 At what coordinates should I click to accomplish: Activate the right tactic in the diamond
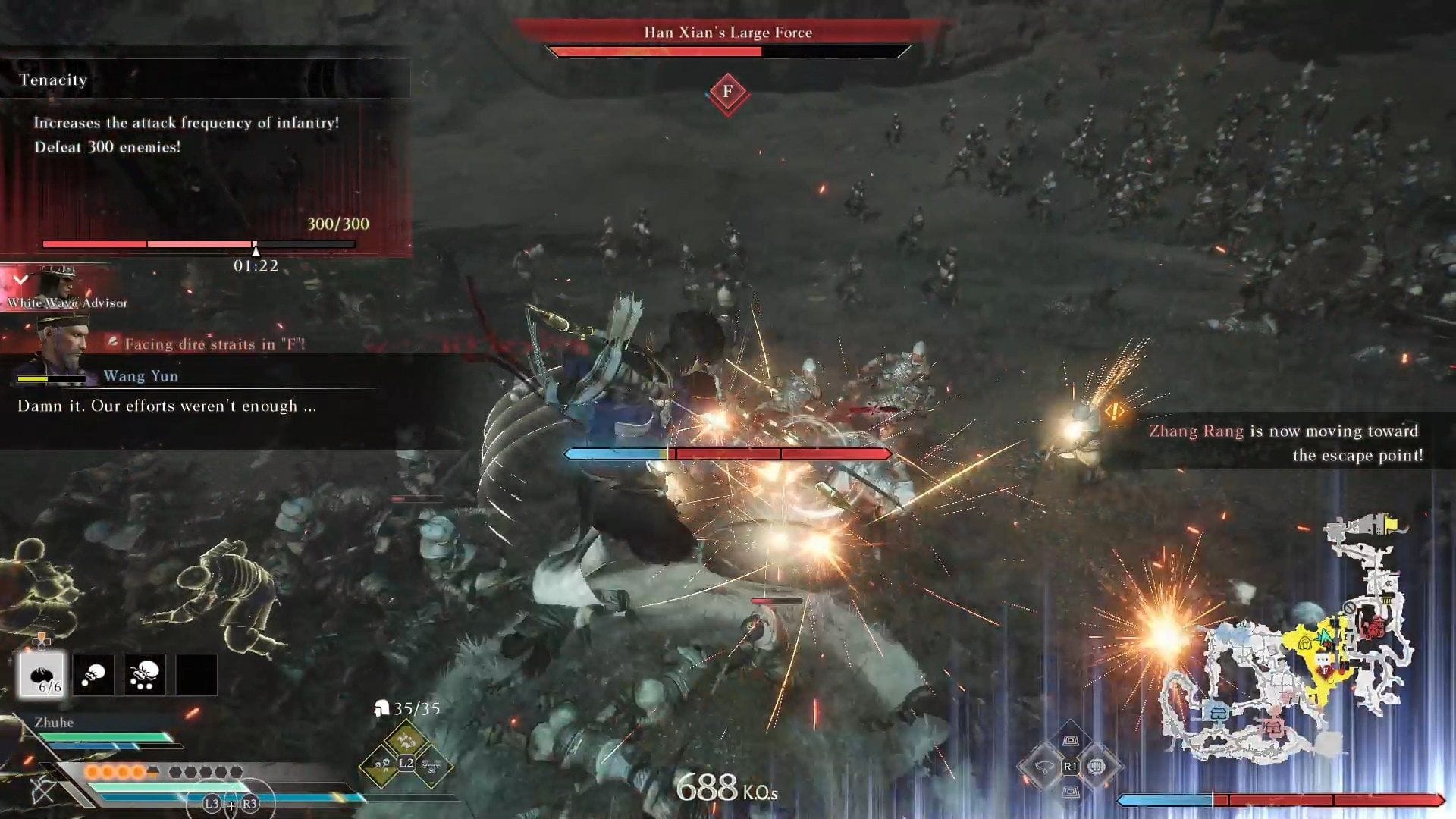click(431, 766)
